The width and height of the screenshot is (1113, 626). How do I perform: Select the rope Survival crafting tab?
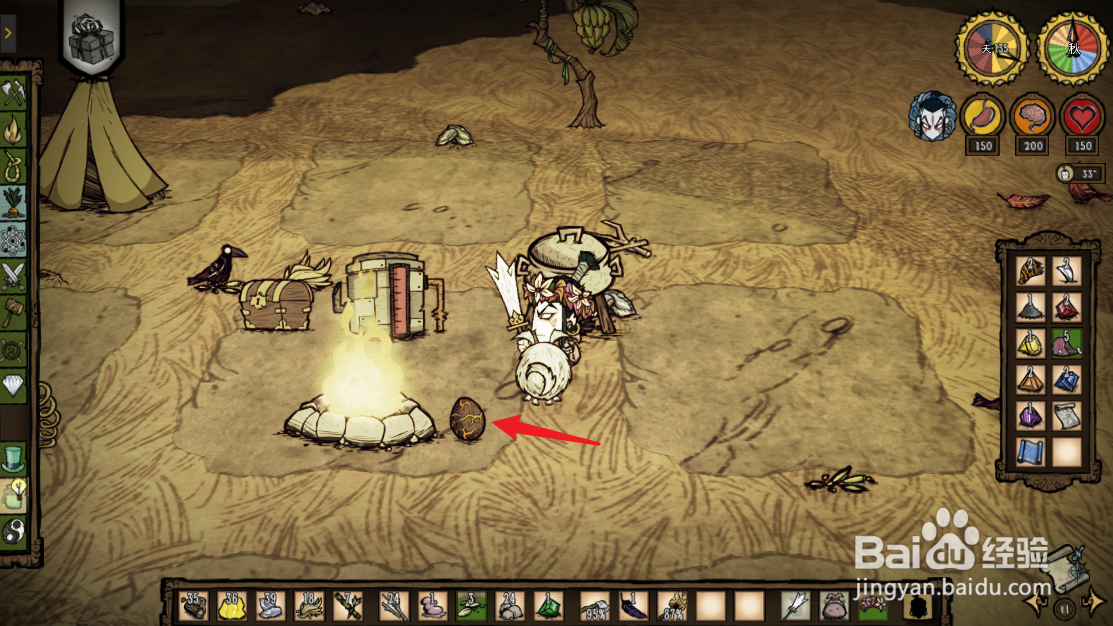(15, 162)
